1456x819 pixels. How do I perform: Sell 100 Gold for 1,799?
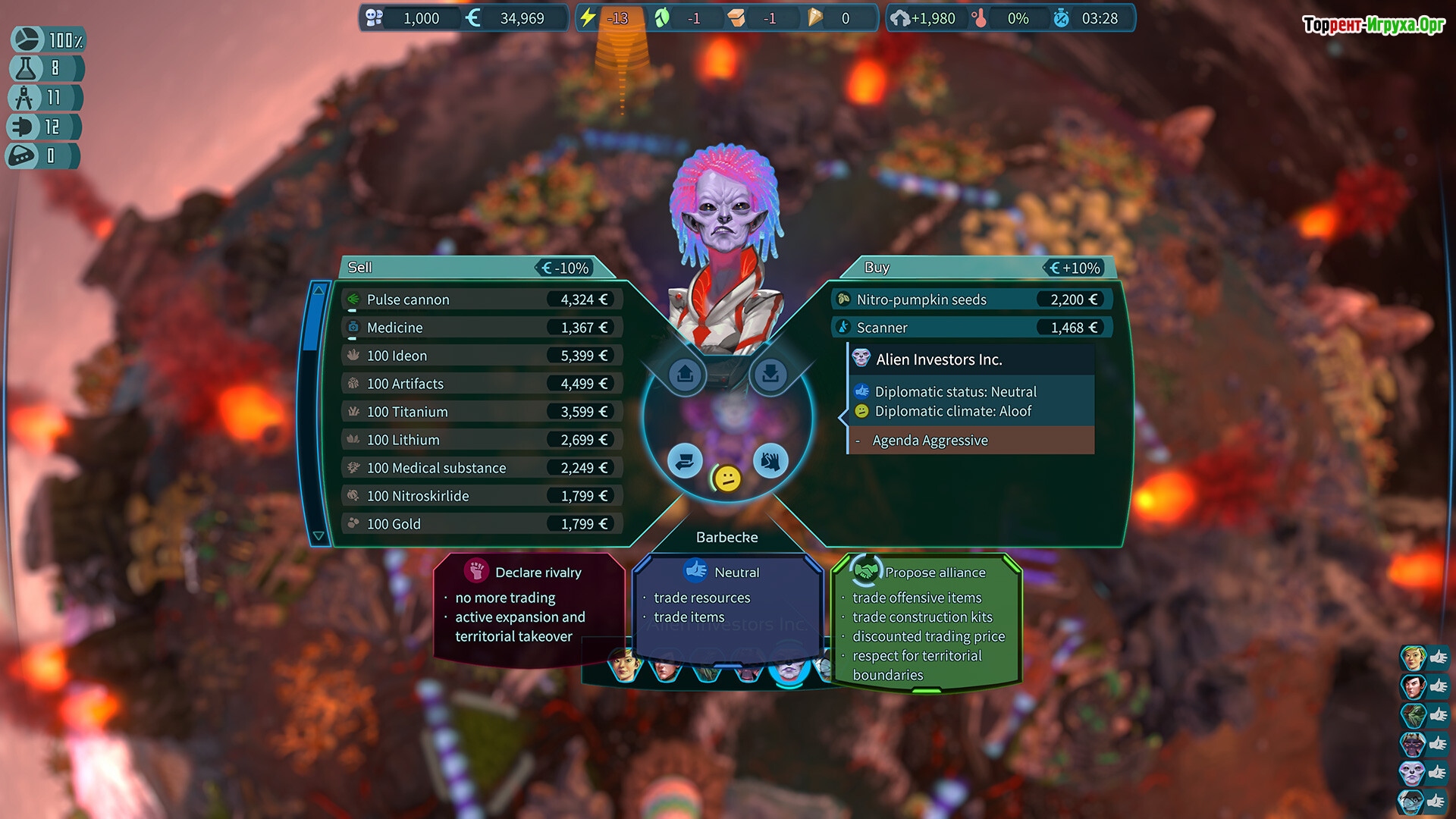click(x=482, y=524)
